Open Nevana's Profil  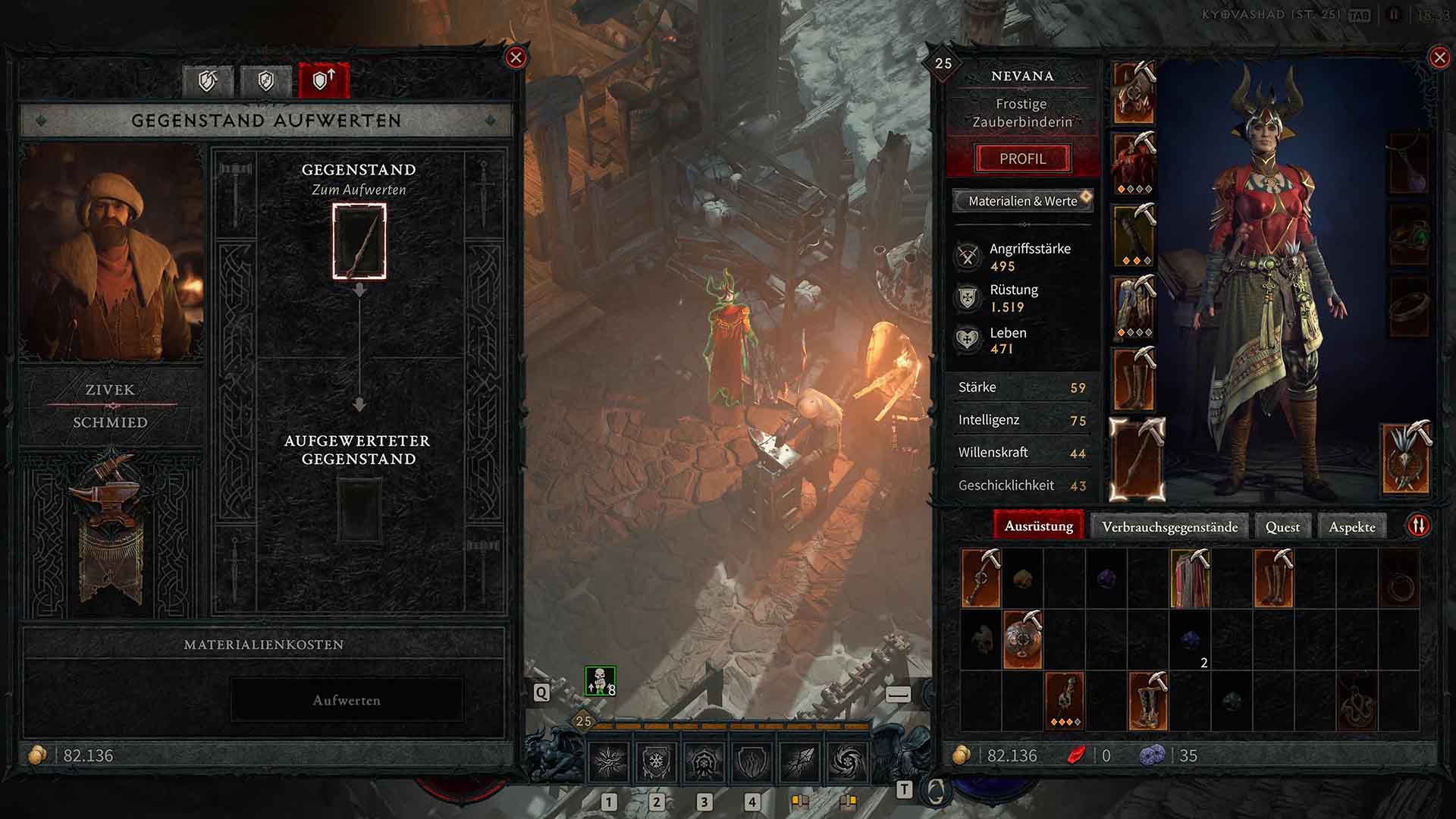click(1023, 158)
